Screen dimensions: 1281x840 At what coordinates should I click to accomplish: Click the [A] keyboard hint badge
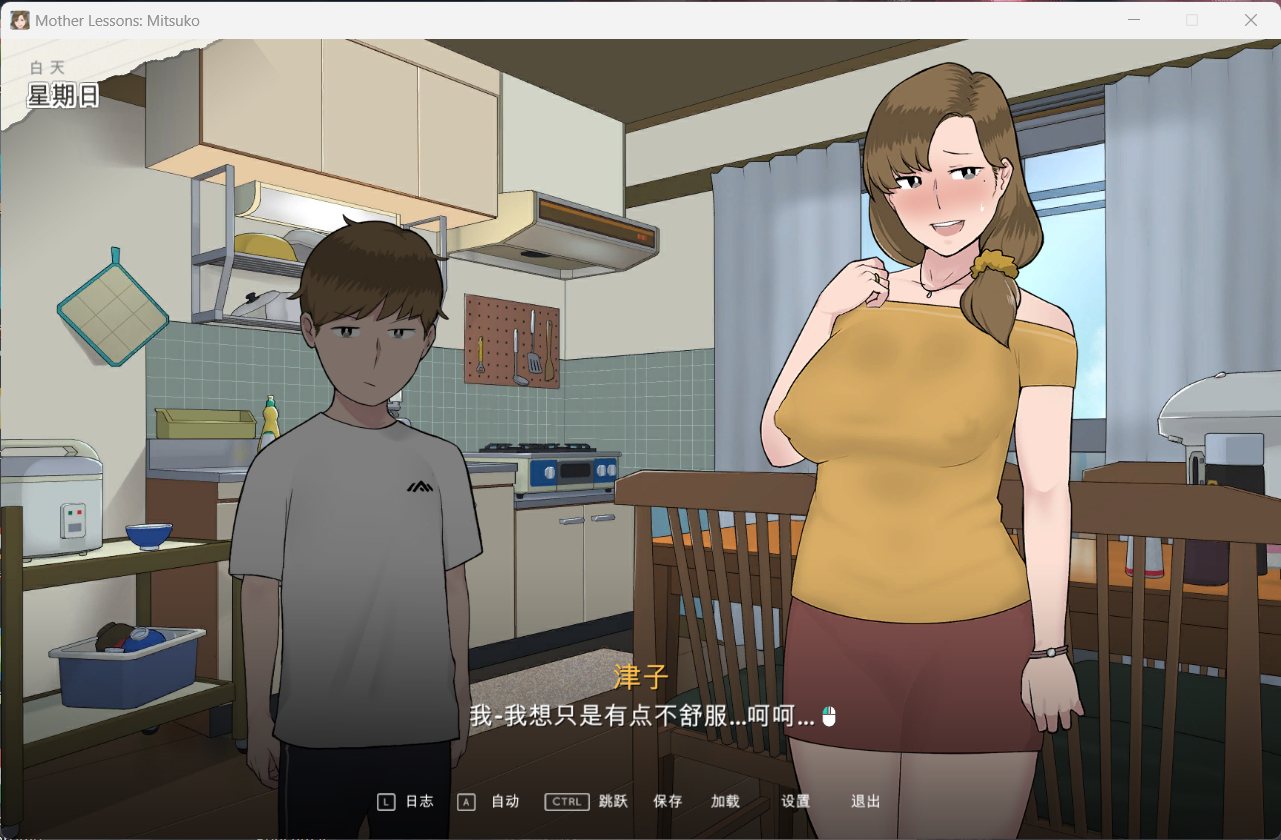click(x=467, y=801)
